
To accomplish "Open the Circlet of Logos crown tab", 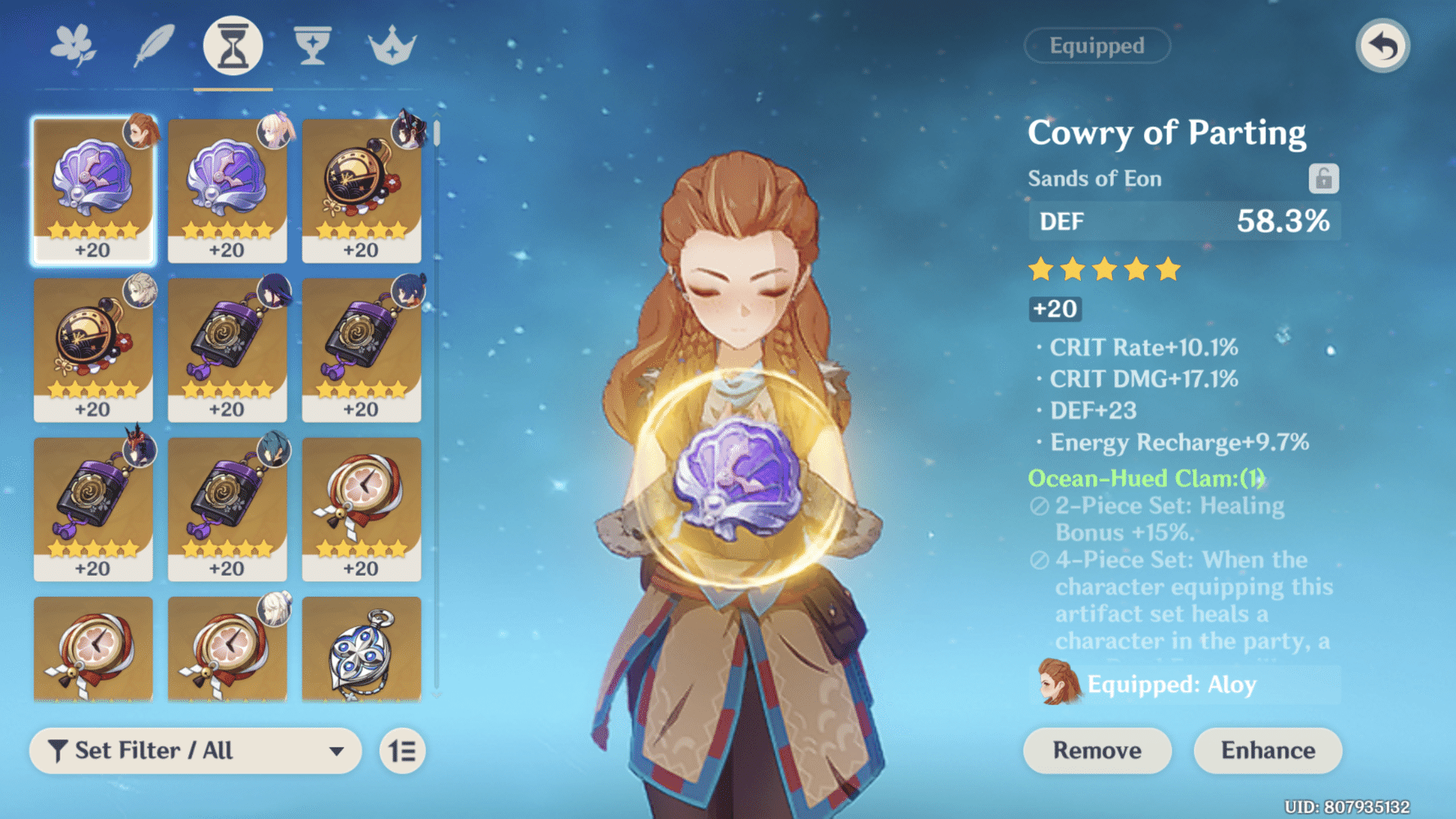I will tap(393, 45).
